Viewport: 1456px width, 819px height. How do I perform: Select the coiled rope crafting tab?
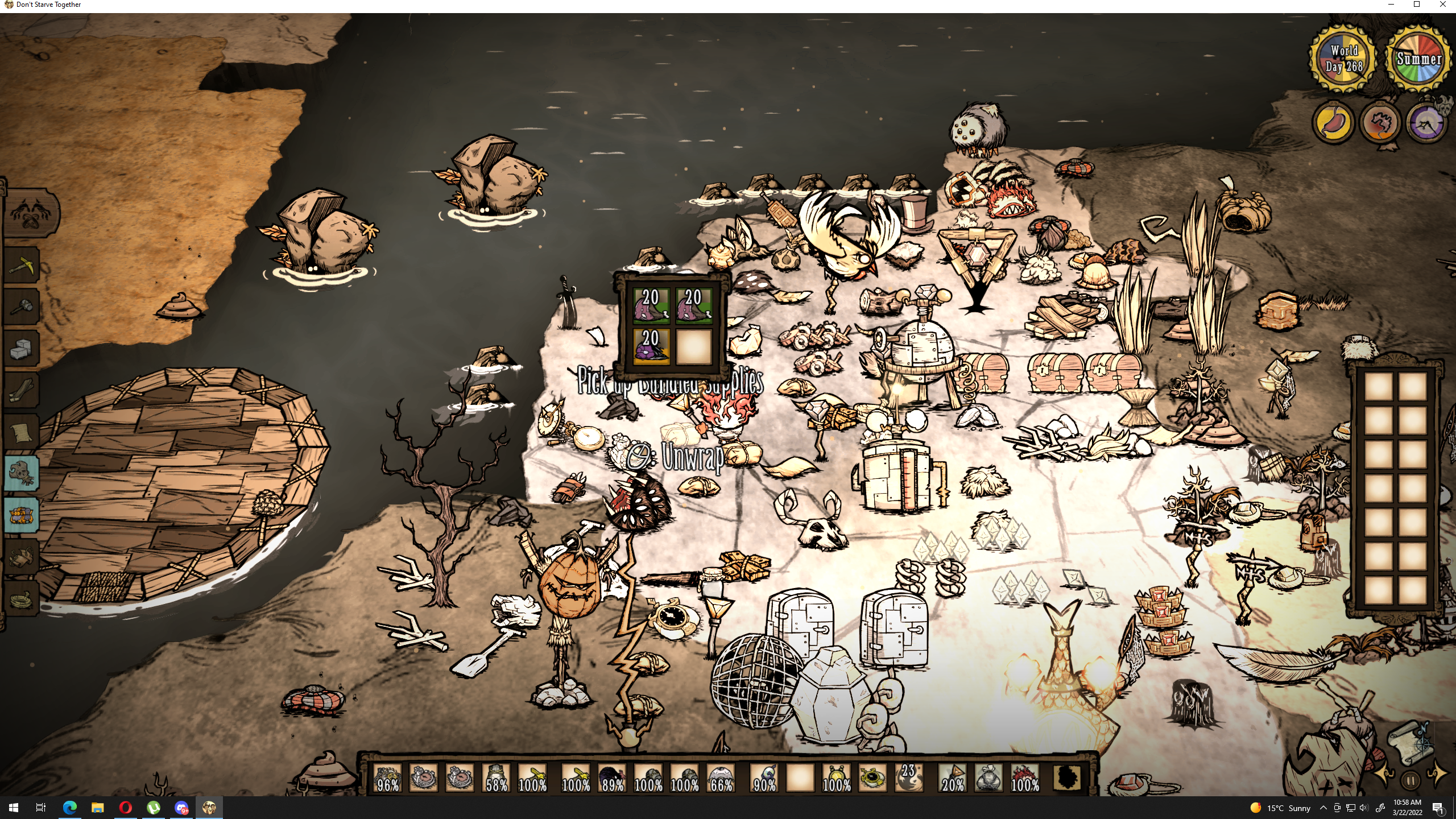point(22,598)
